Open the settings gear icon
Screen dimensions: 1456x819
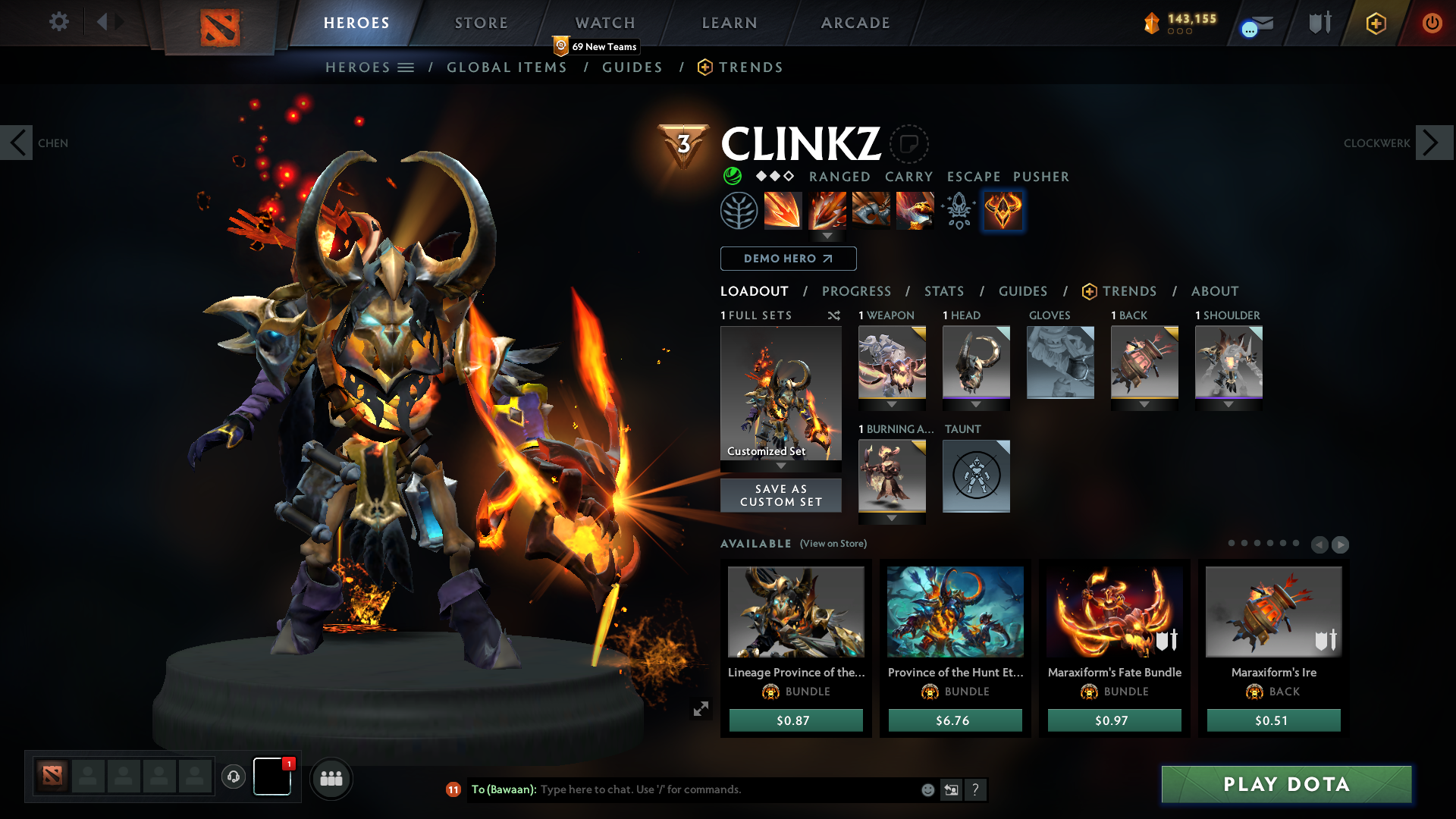click(x=58, y=22)
